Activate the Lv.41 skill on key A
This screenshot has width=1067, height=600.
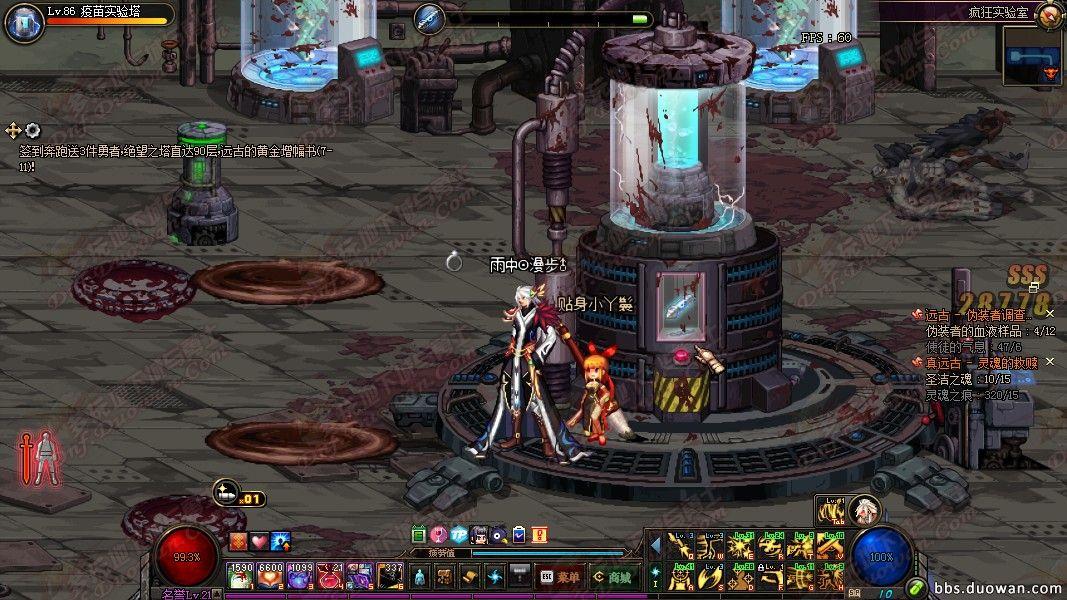click(683, 577)
